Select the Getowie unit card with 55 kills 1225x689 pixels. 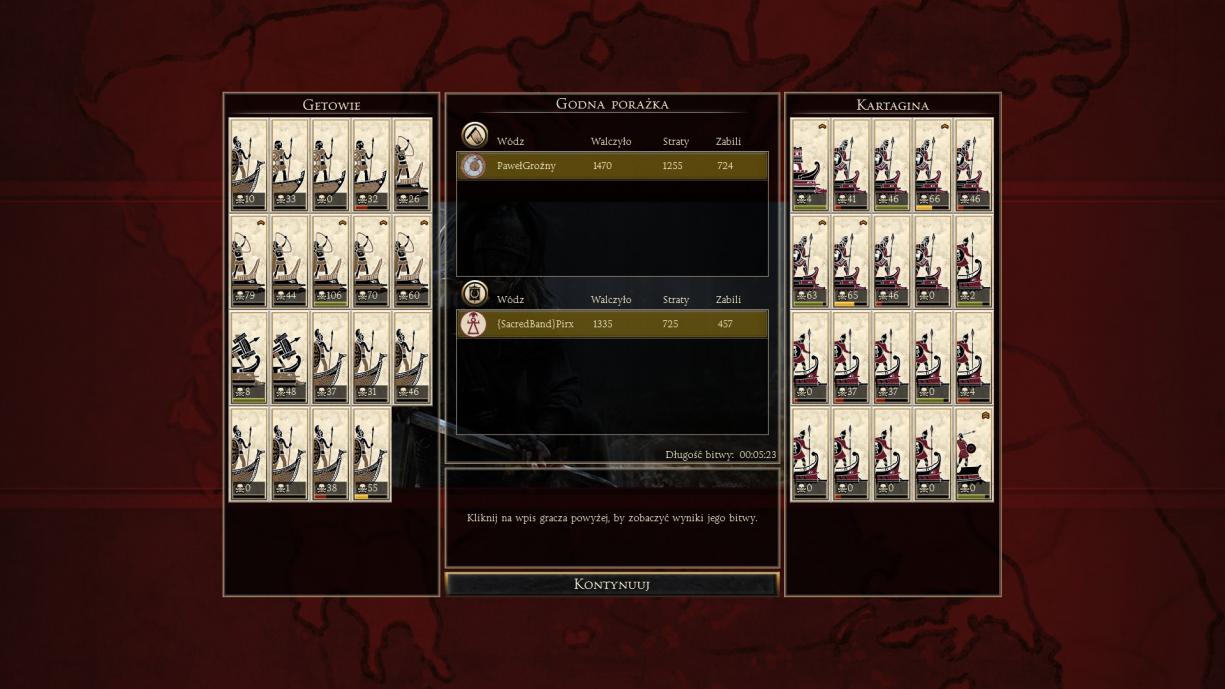coord(371,453)
